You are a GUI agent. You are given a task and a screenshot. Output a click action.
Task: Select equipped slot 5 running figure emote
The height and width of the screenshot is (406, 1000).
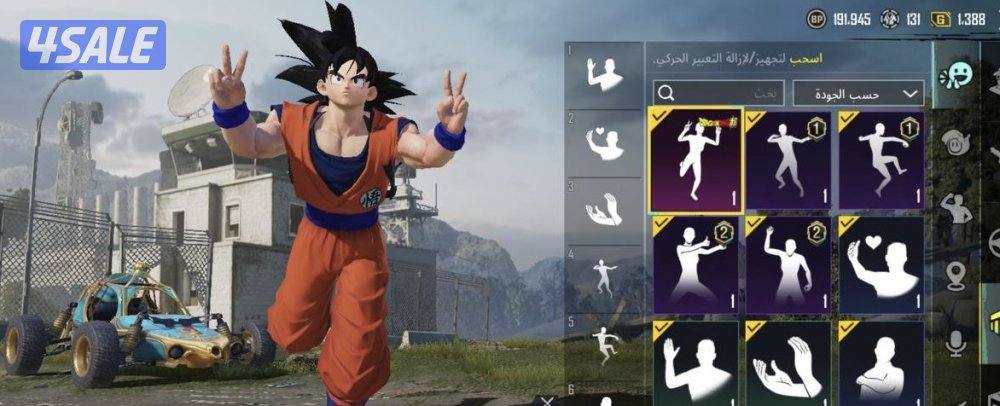[x=603, y=344]
